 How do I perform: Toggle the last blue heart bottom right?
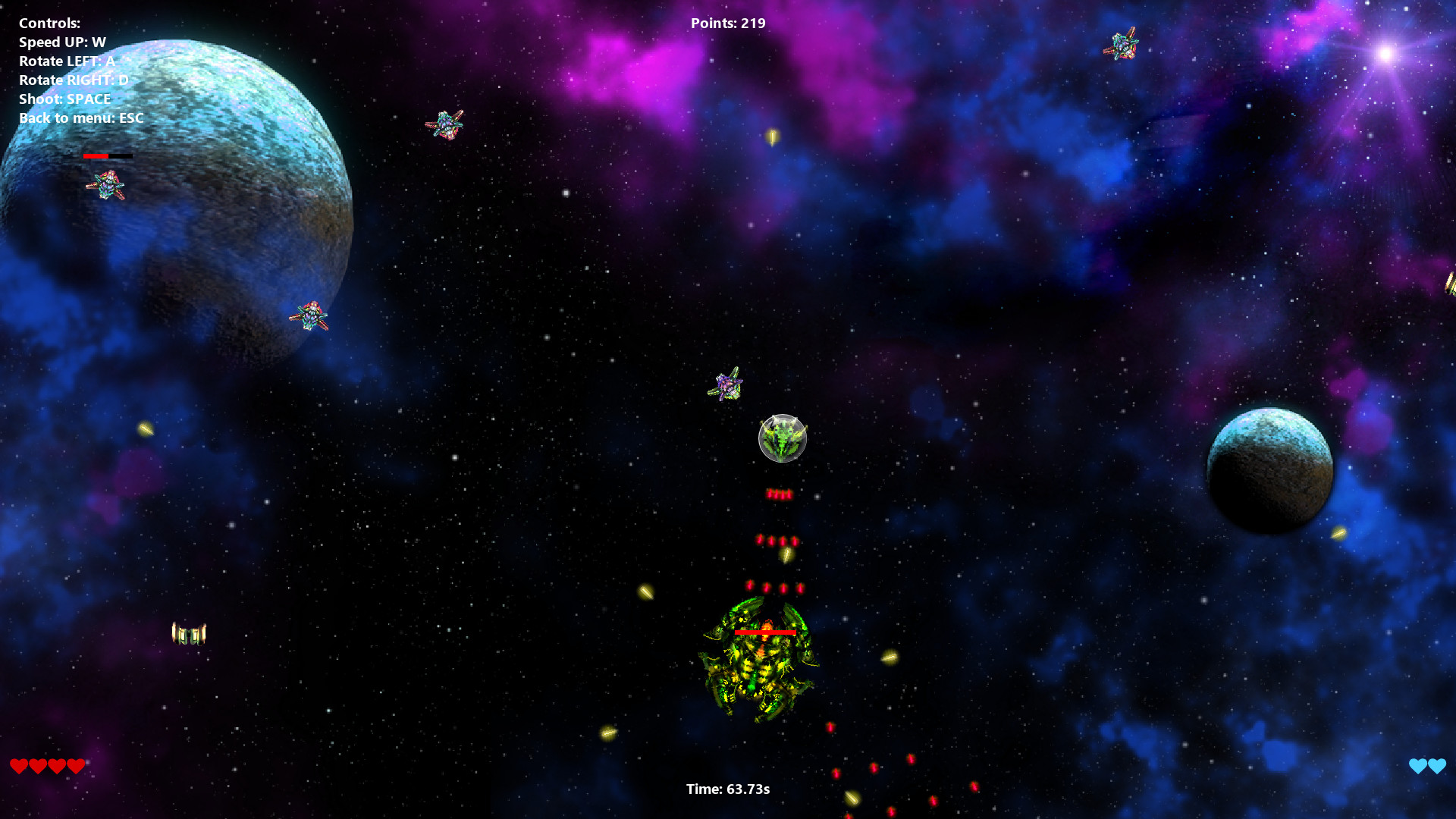click(1436, 766)
